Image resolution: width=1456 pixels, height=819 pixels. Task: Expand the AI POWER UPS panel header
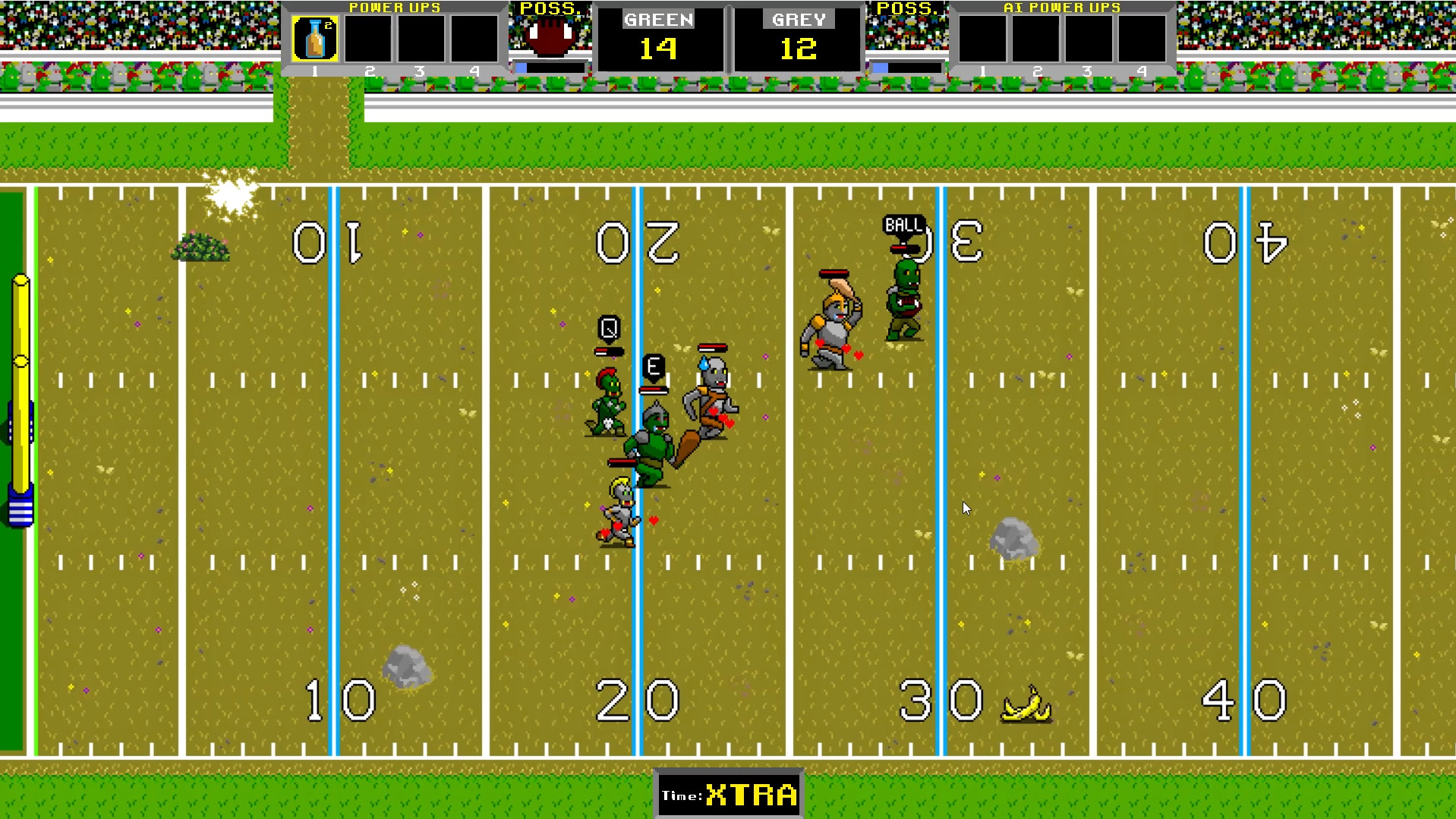click(x=1062, y=7)
